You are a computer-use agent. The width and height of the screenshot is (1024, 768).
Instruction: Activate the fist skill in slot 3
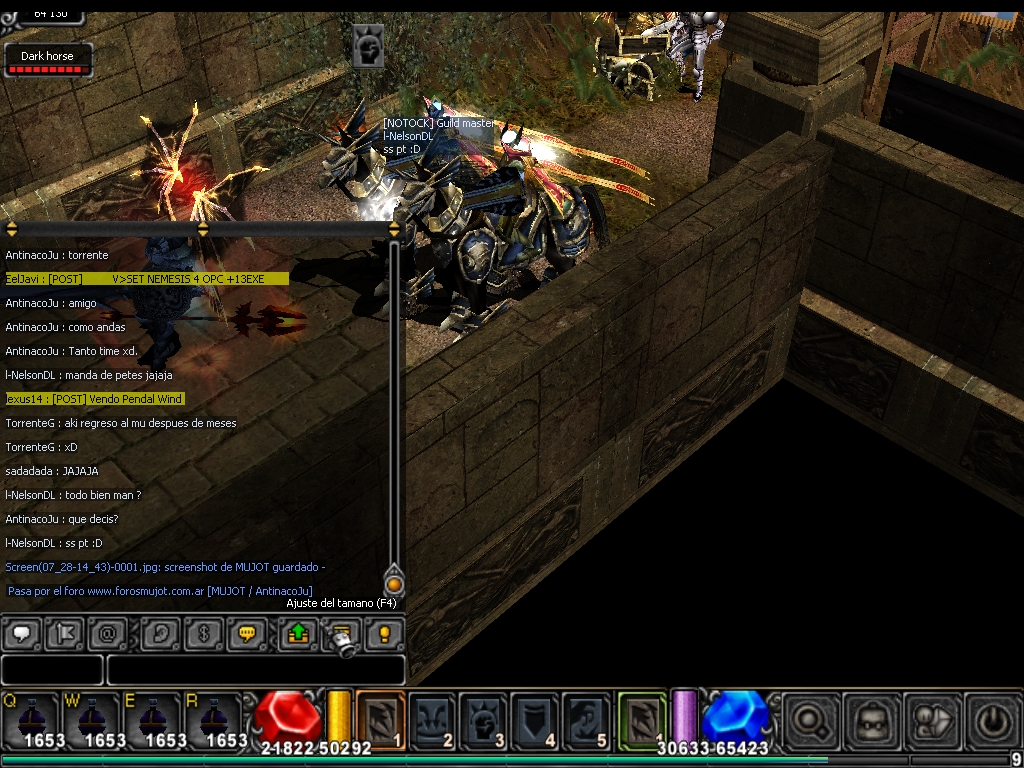pyautogui.click(x=485, y=718)
